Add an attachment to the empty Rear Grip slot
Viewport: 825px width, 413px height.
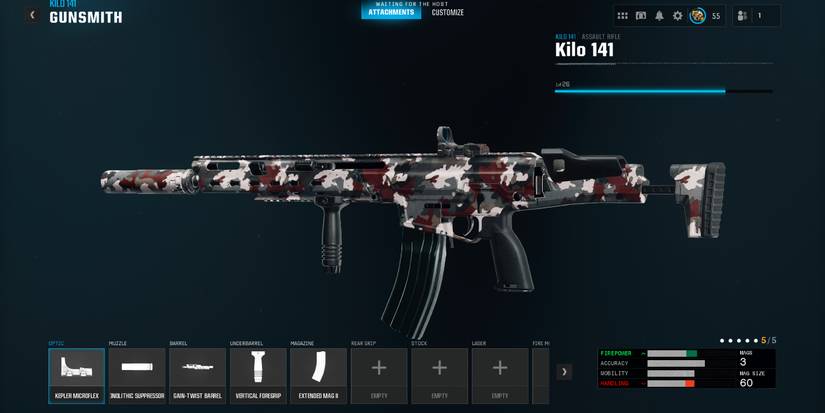coord(379,375)
